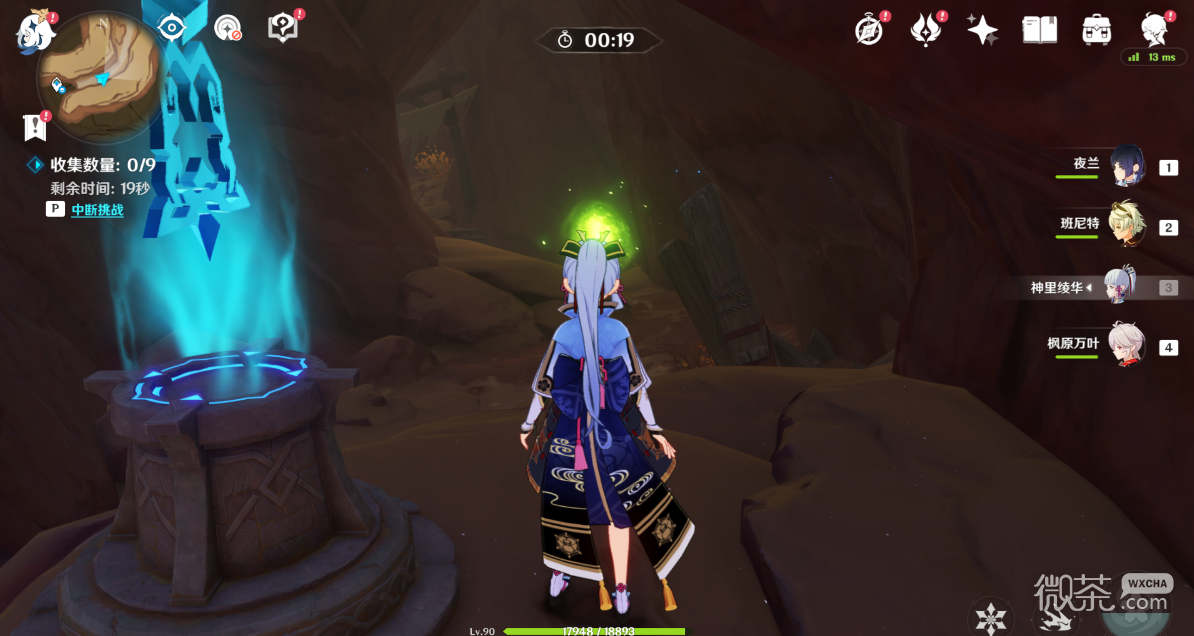Open the quest book with question mark
The image size is (1194, 636).
tap(283, 28)
